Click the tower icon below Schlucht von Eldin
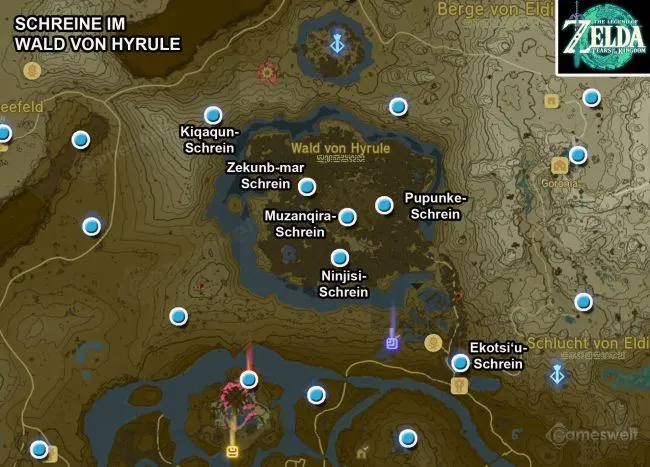 (558, 374)
